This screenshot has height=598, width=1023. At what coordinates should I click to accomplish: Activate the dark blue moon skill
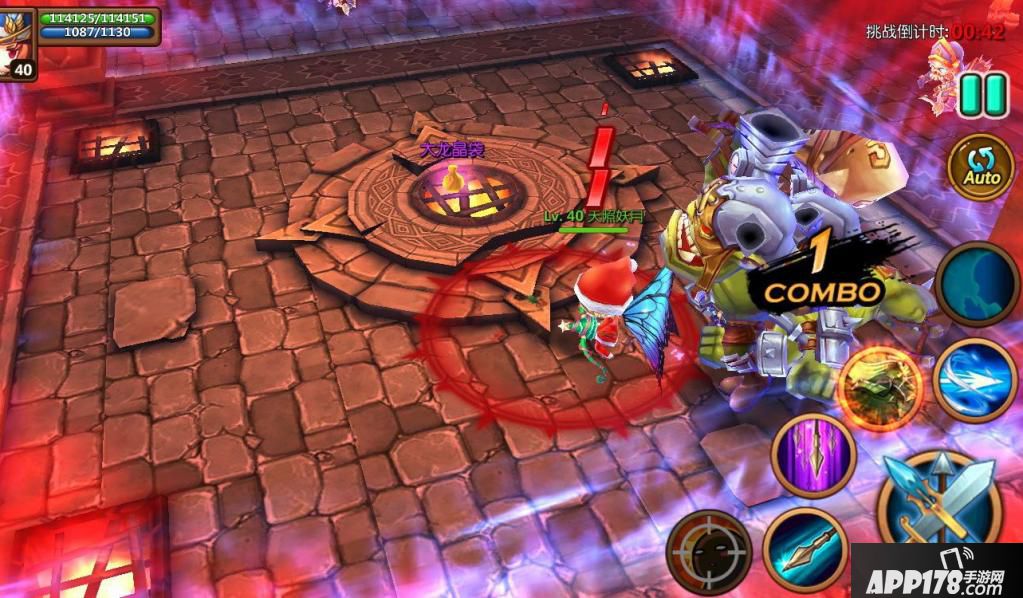(978, 283)
